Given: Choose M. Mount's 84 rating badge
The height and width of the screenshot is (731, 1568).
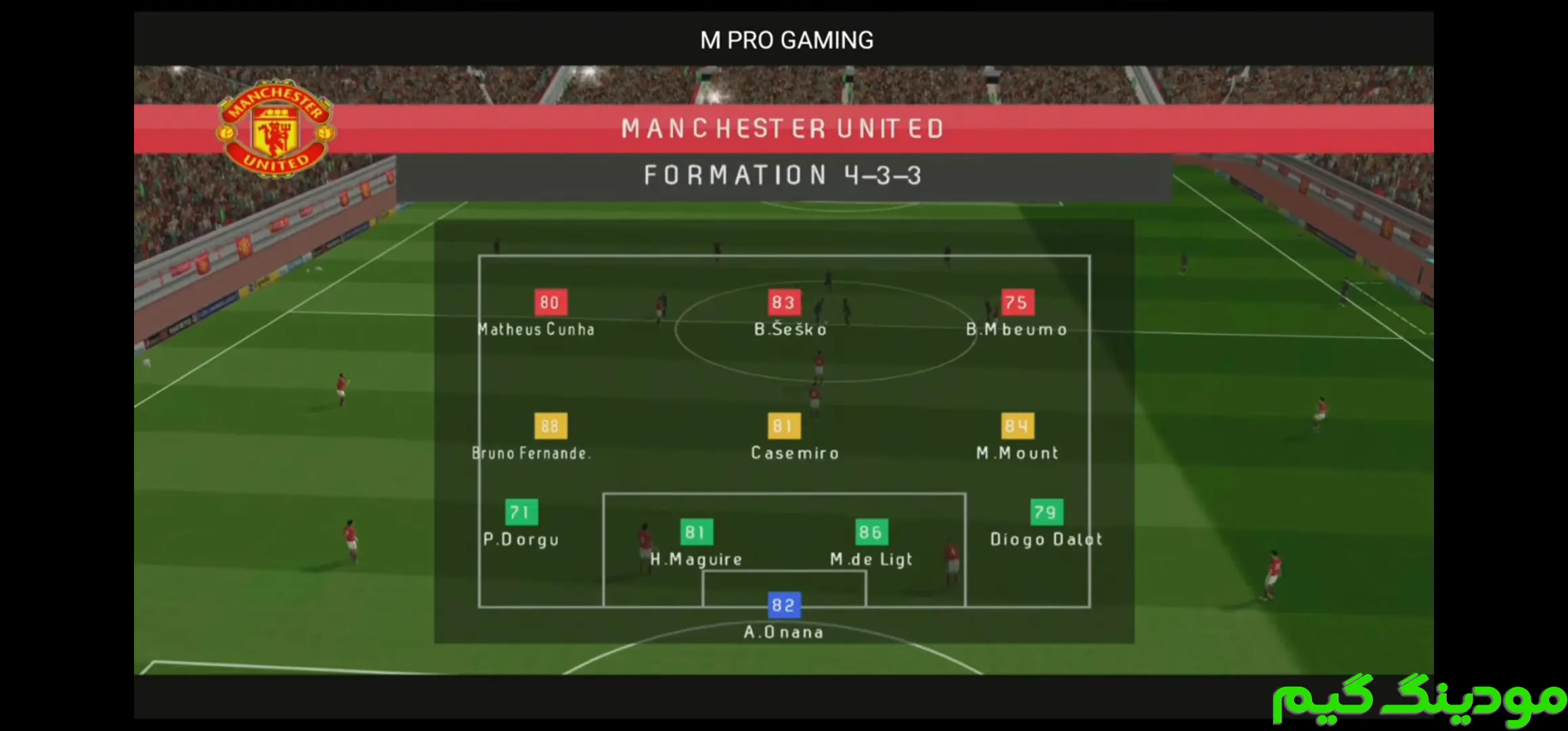Looking at the screenshot, I should [1017, 426].
